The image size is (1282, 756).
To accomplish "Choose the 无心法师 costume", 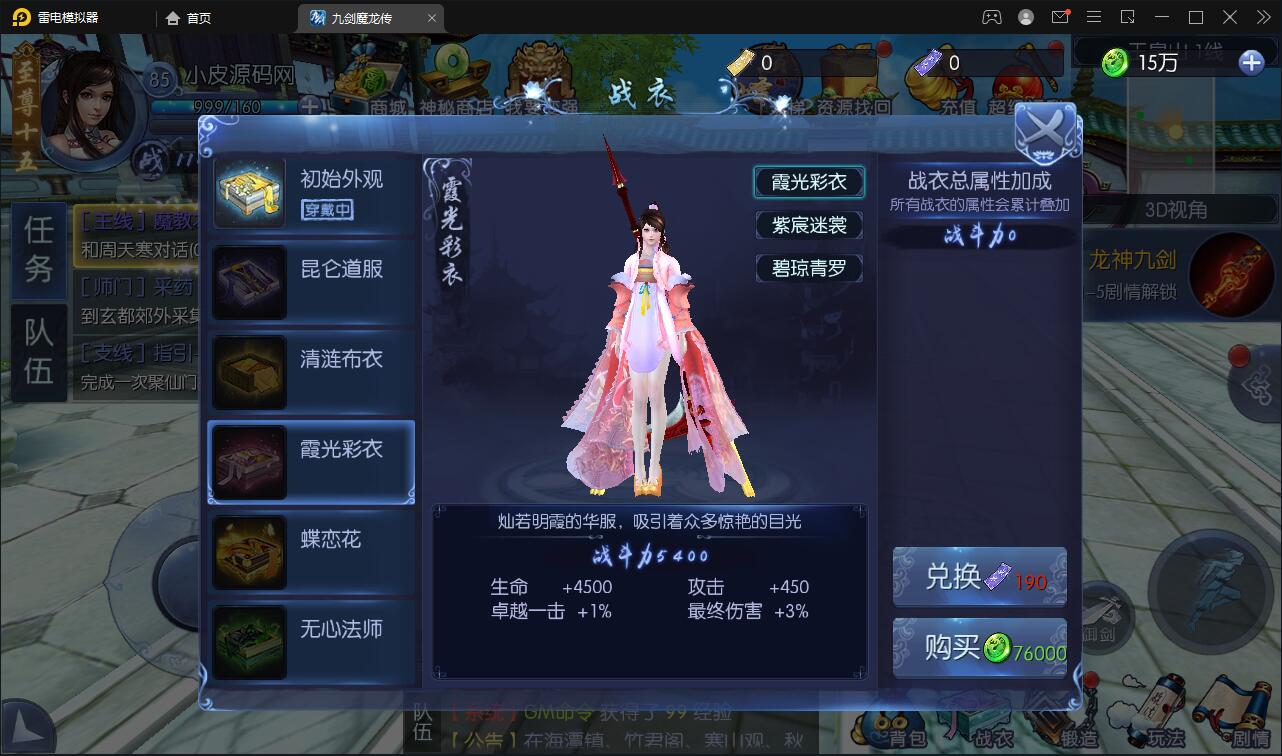I will [311, 642].
